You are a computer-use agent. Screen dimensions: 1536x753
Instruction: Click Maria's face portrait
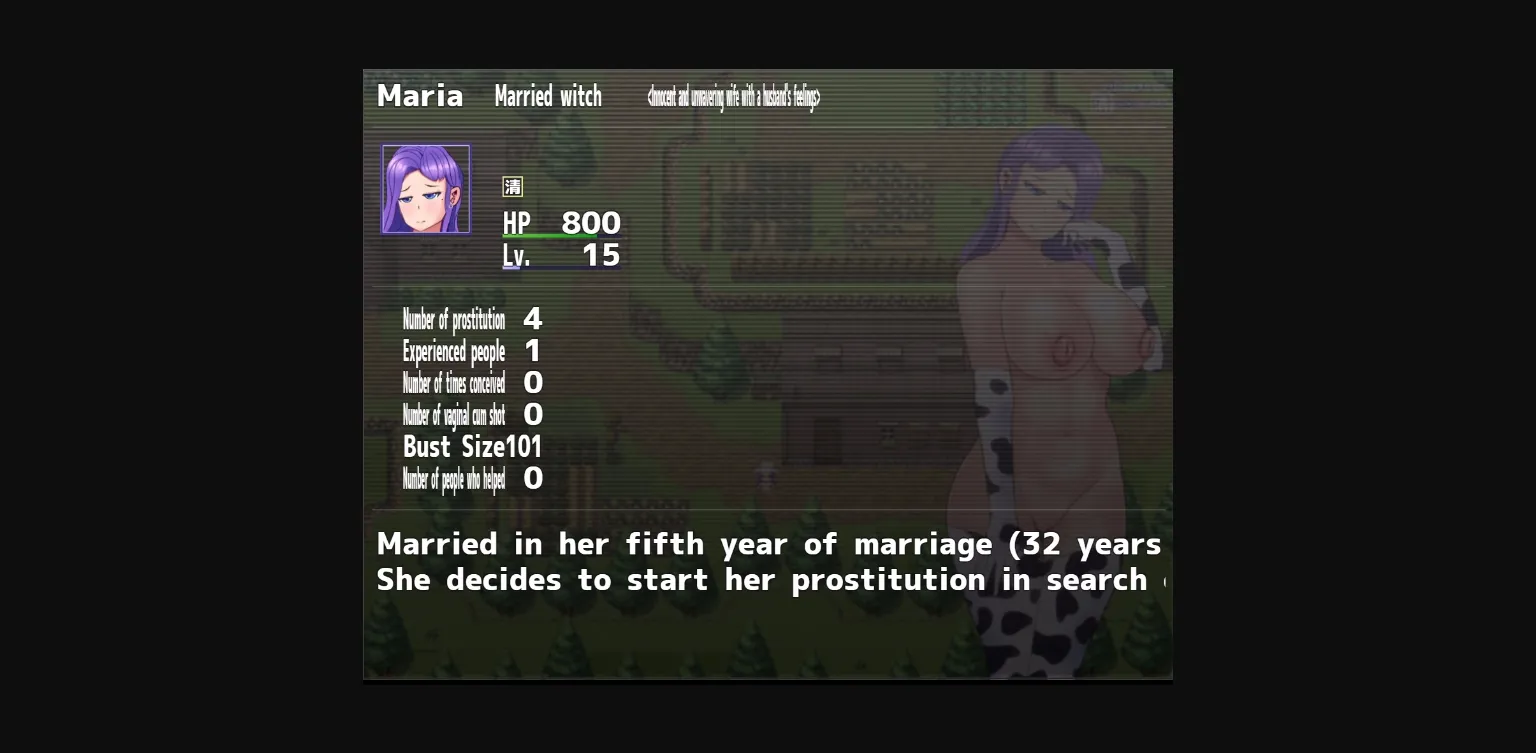pos(426,188)
